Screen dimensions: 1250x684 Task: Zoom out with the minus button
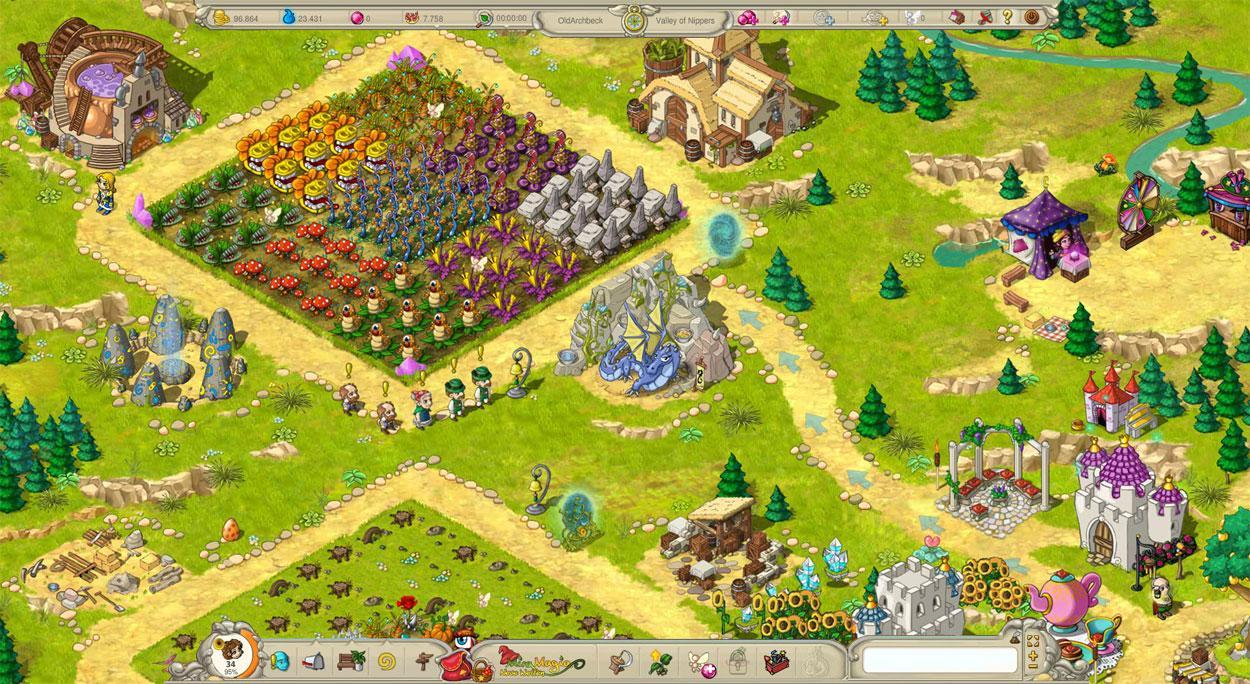click(x=1032, y=668)
